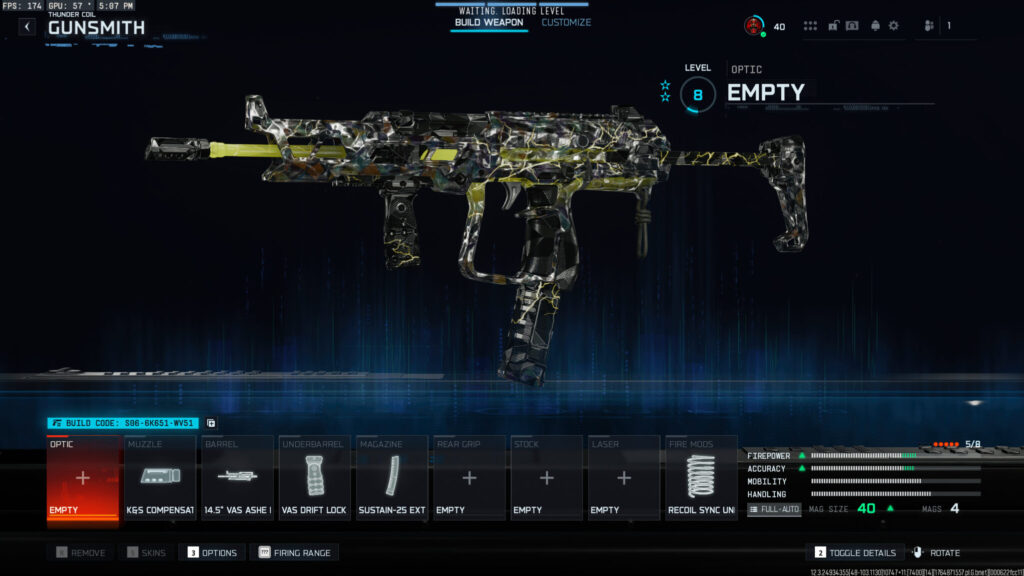The width and height of the screenshot is (1024, 576).
Task: Open the empty Laser attachment slot
Action: [624, 478]
